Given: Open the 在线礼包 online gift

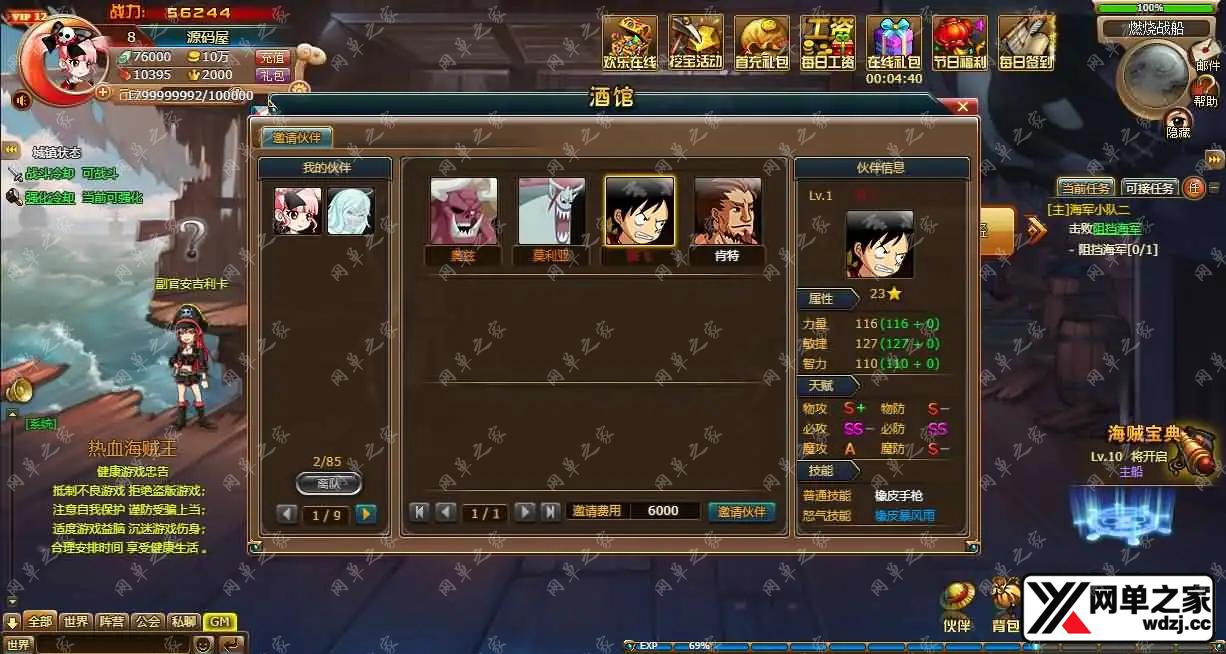Looking at the screenshot, I should (x=893, y=43).
